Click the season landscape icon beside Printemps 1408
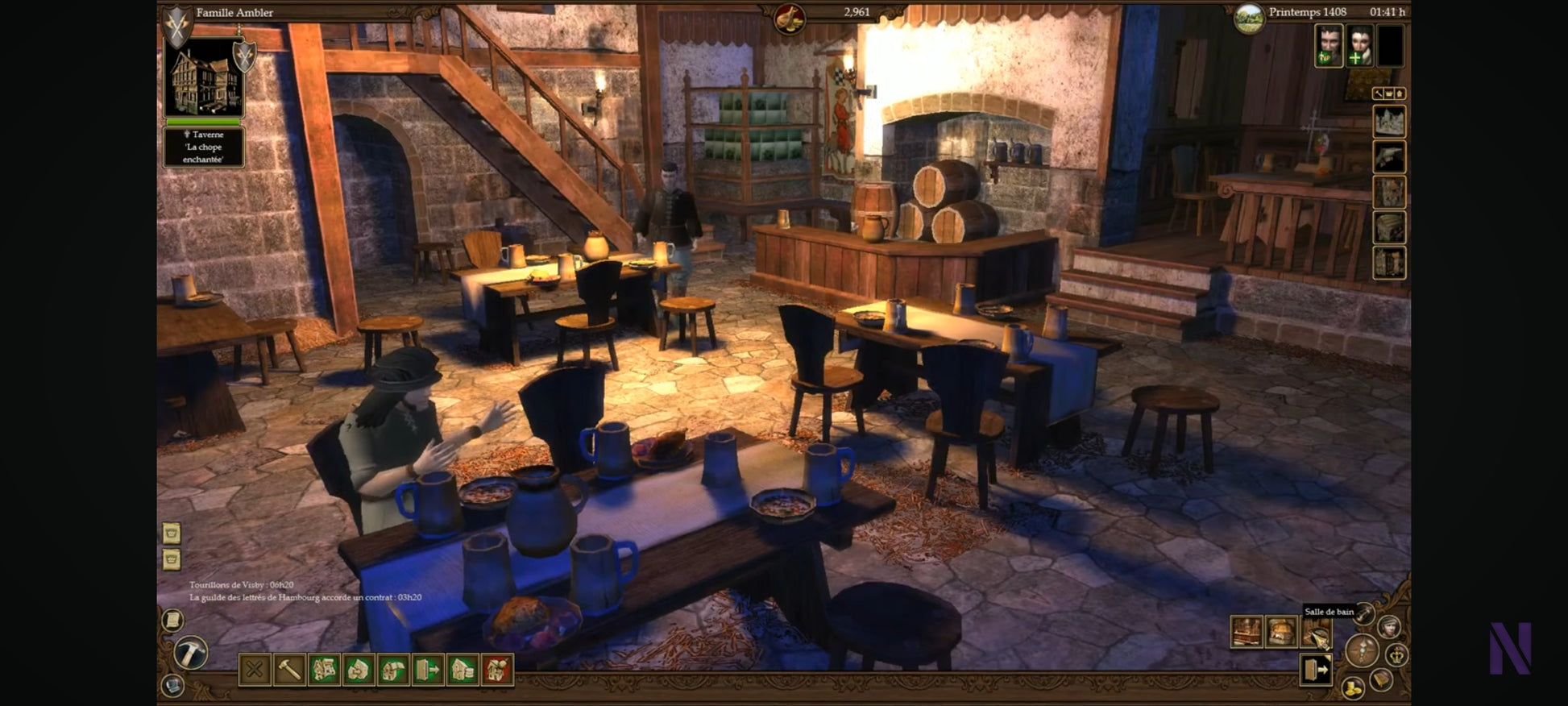 (1249, 18)
